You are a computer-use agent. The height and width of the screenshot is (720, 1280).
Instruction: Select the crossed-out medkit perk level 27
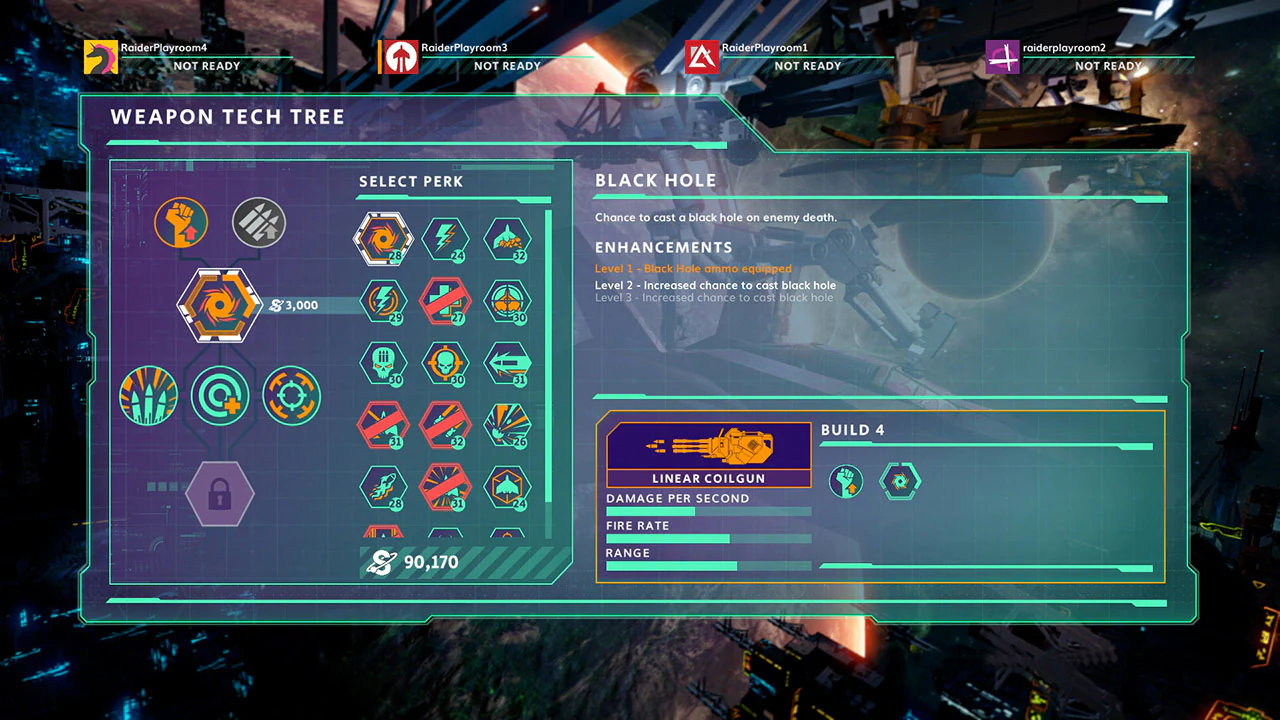click(445, 302)
